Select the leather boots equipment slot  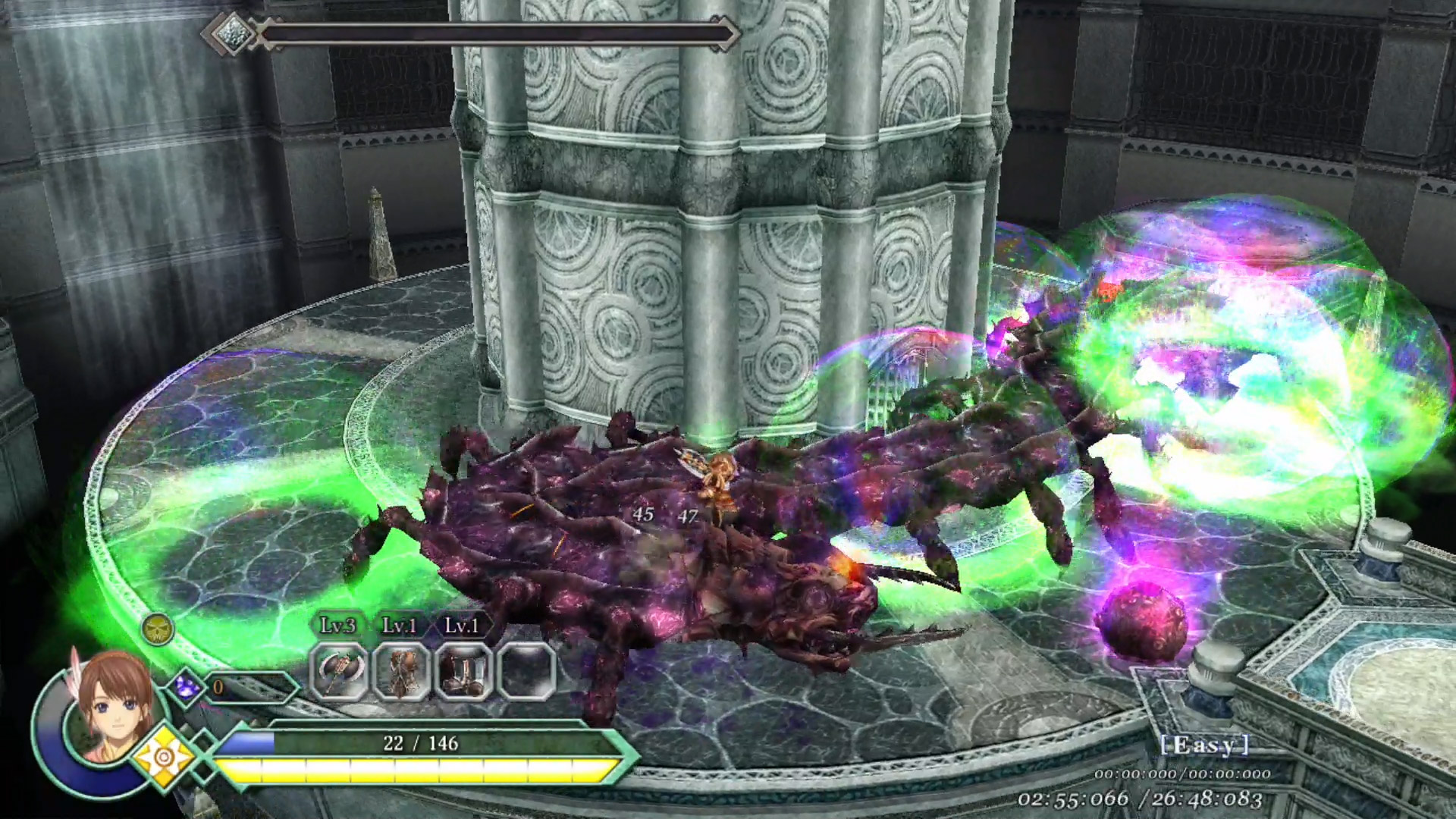pos(463,671)
